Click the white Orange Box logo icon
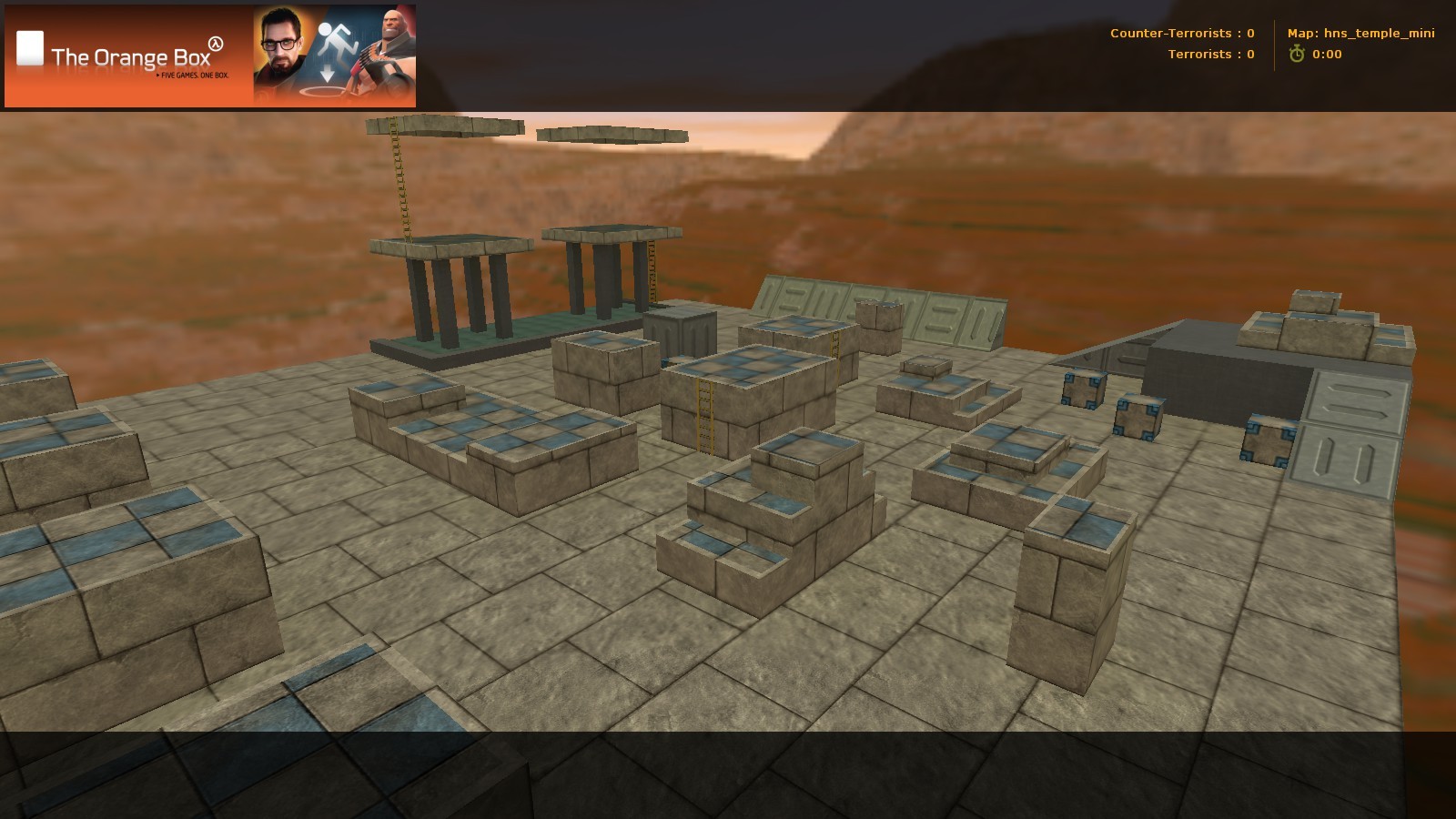Image resolution: width=1456 pixels, height=819 pixels. point(30,45)
